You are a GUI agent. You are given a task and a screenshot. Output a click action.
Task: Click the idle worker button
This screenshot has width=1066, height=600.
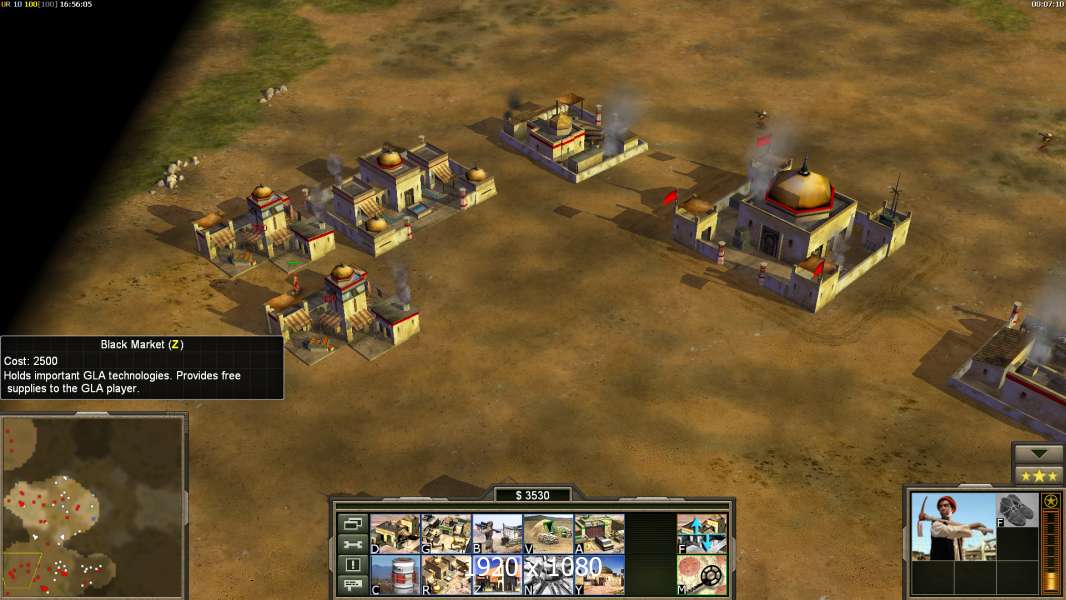352,523
